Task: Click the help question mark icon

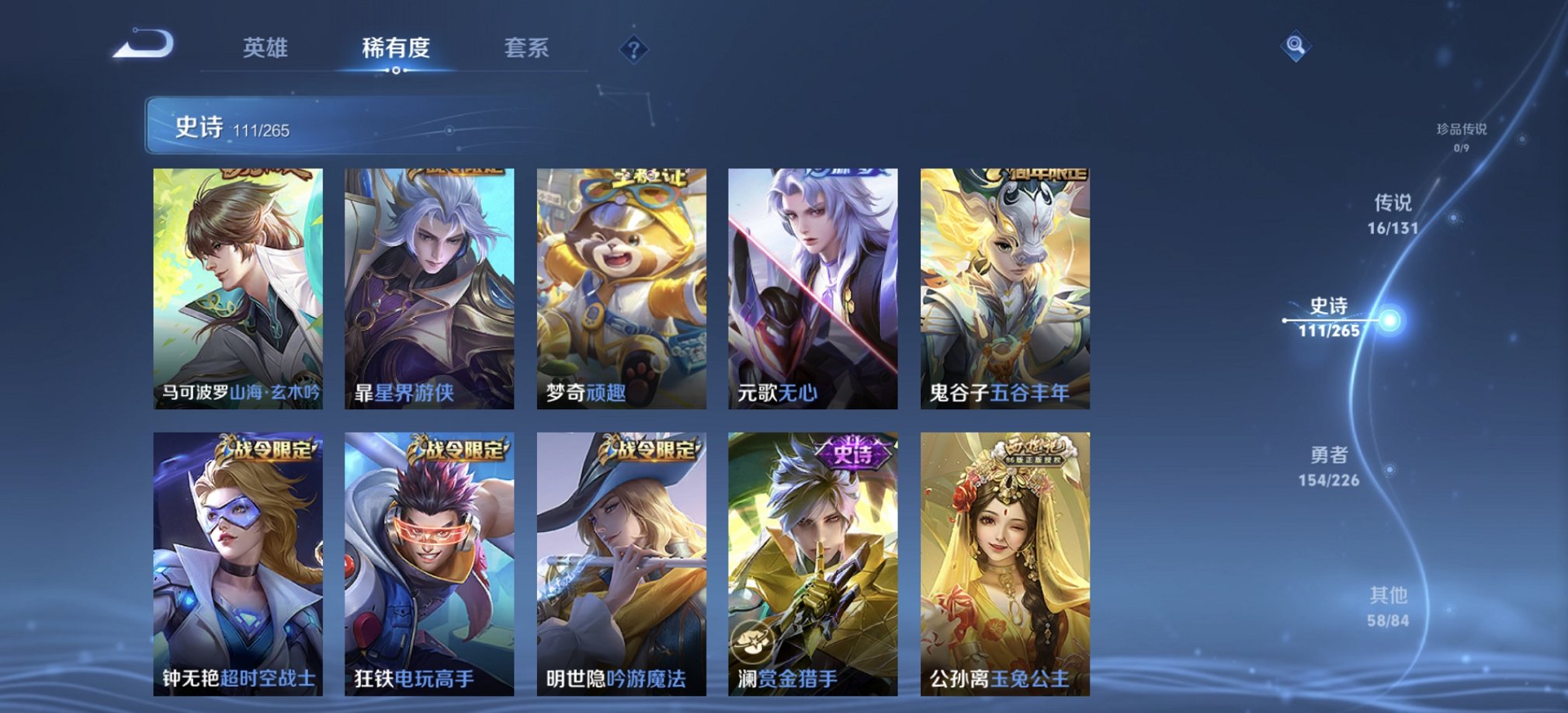Action: coord(636,51)
